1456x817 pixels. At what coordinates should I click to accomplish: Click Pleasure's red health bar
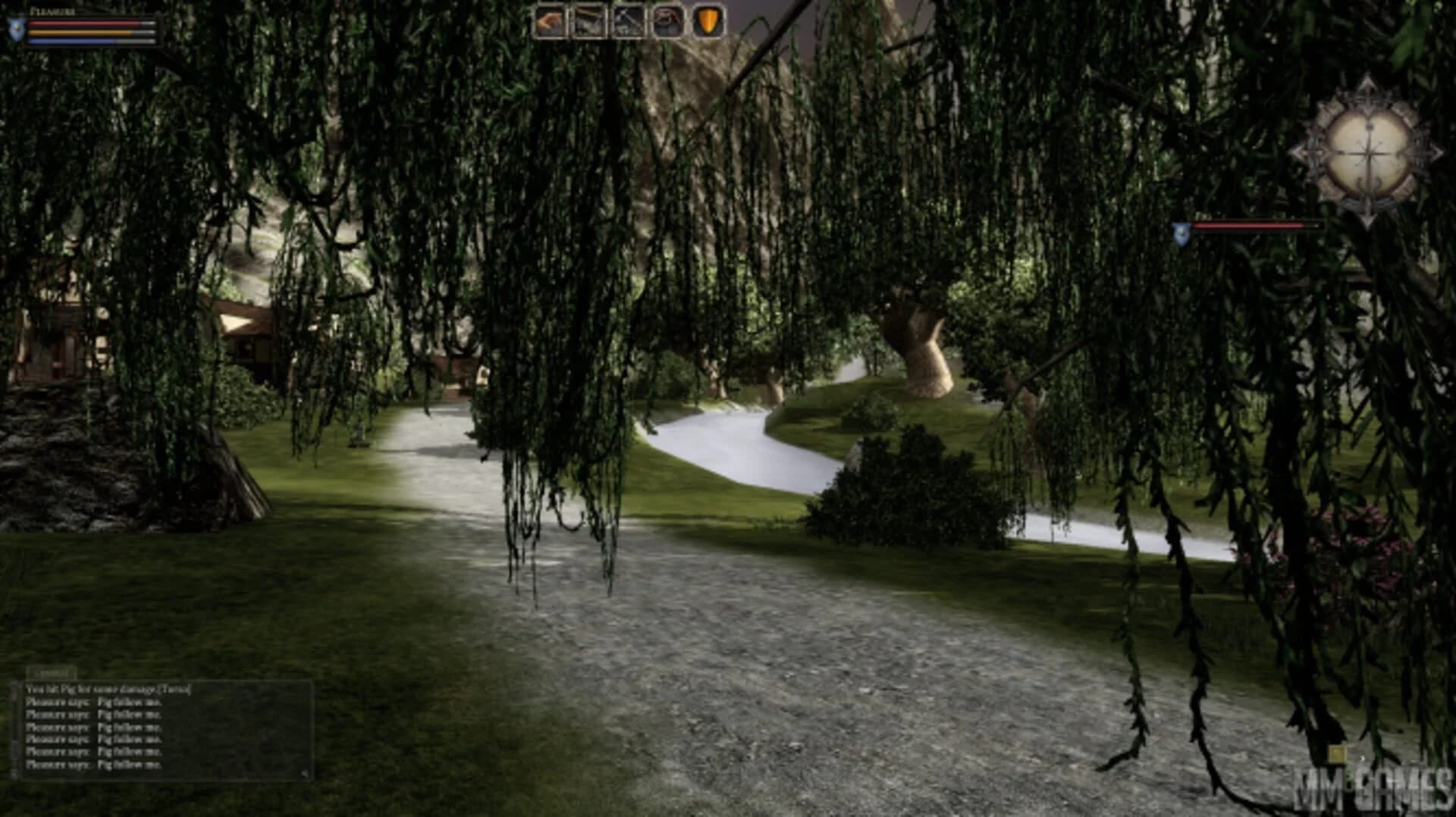click(83, 22)
